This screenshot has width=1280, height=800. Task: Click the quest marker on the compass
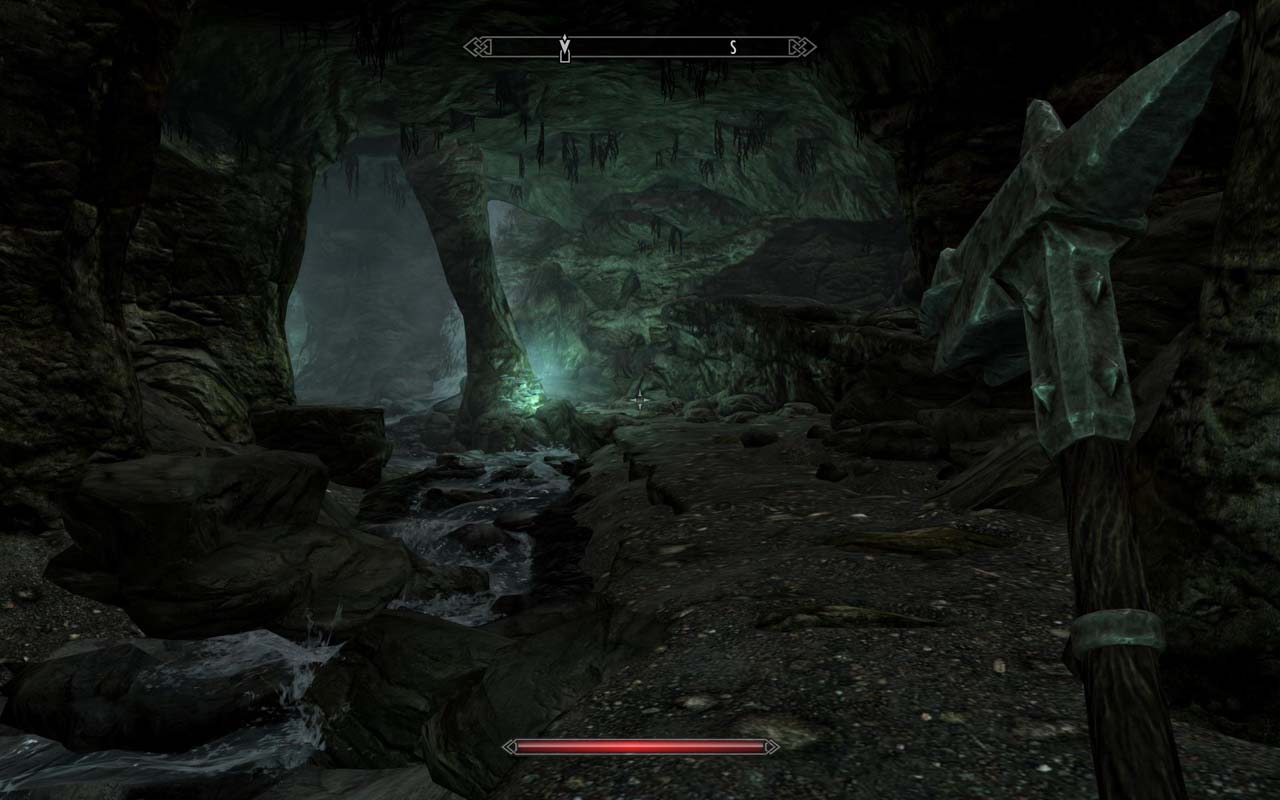tap(566, 42)
